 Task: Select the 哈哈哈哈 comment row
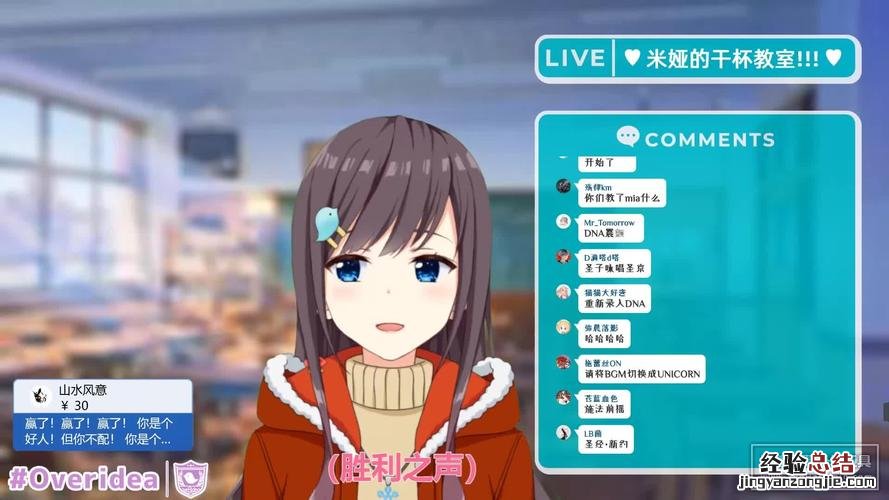(606, 334)
